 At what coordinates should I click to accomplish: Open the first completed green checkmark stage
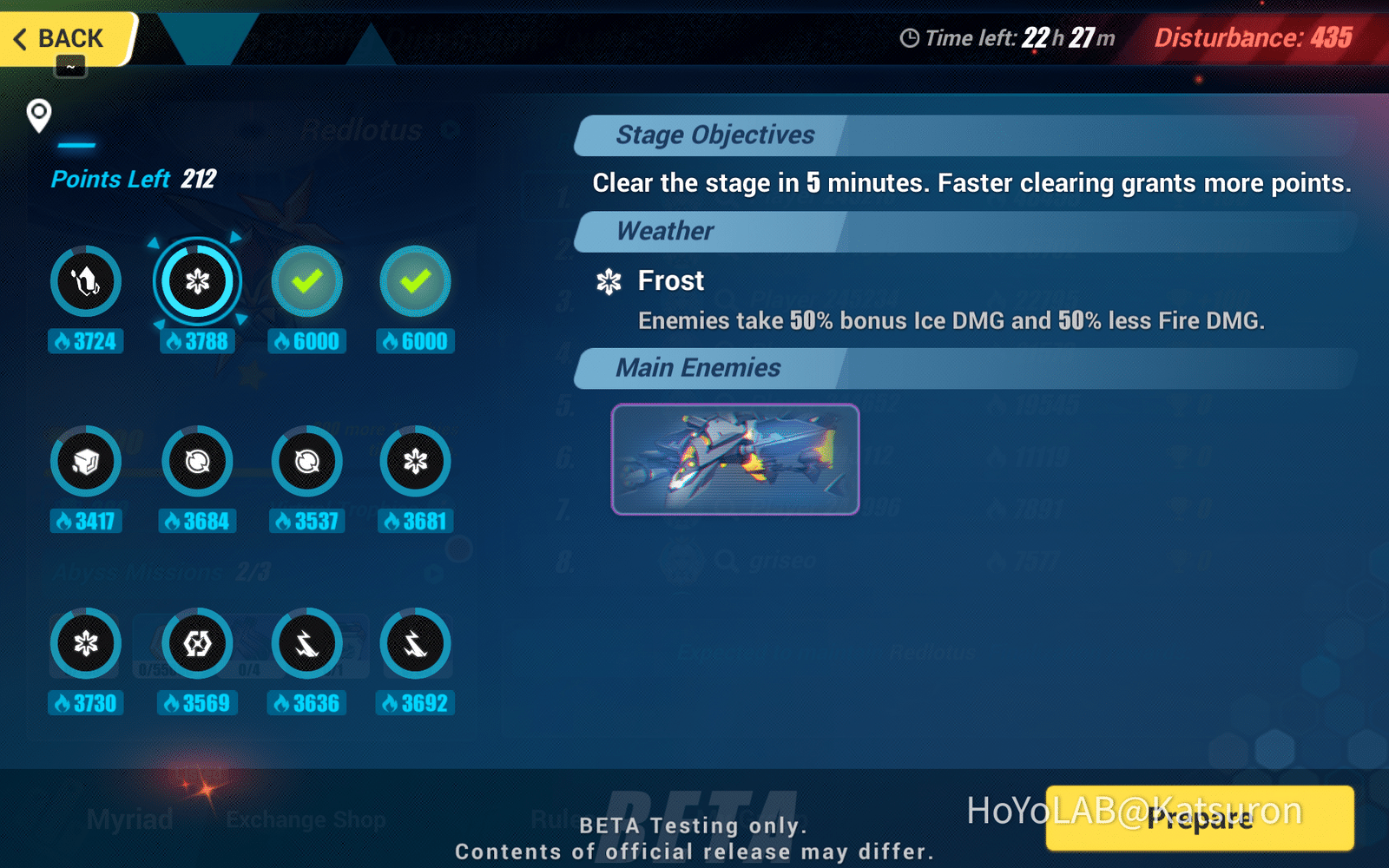[x=306, y=280]
